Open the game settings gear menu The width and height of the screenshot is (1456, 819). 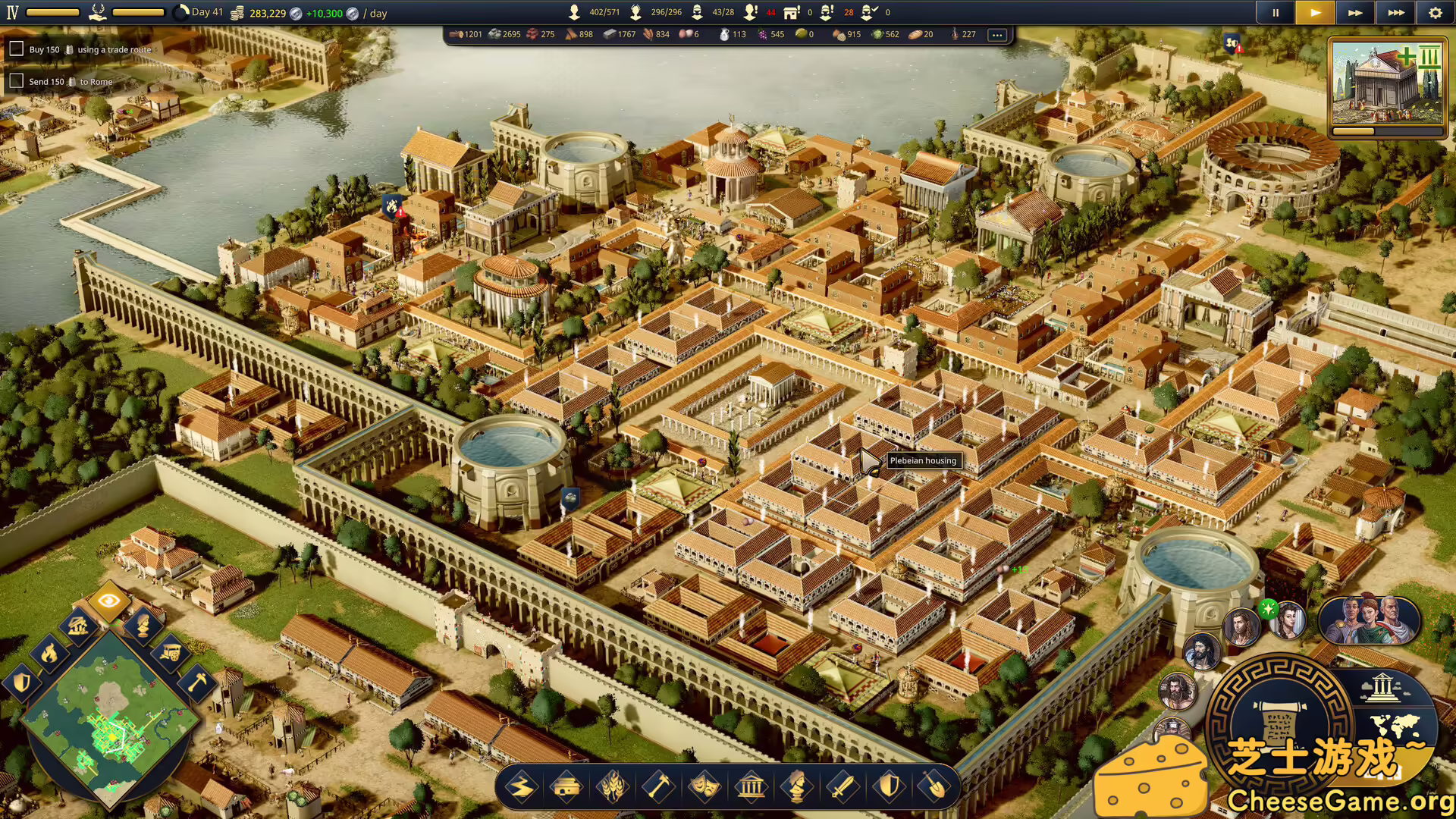pos(1436,12)
